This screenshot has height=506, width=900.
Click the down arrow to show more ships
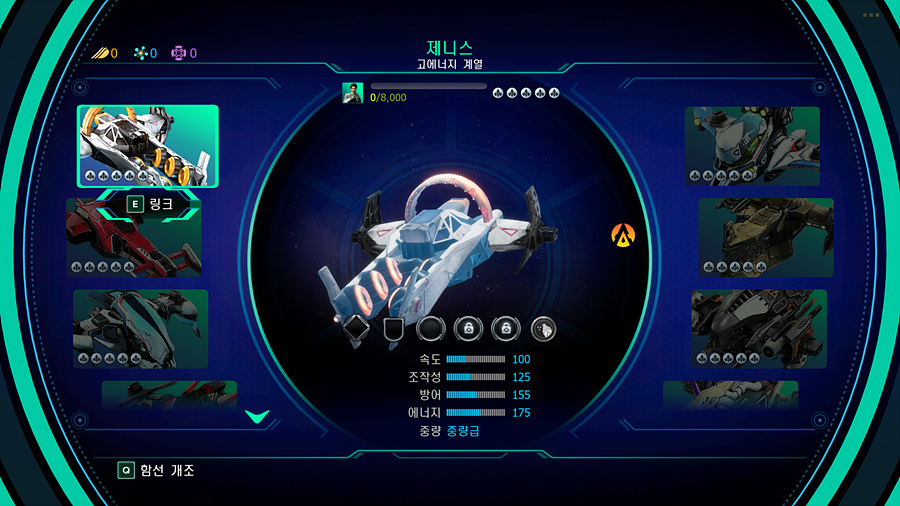(x=256, y=416)
